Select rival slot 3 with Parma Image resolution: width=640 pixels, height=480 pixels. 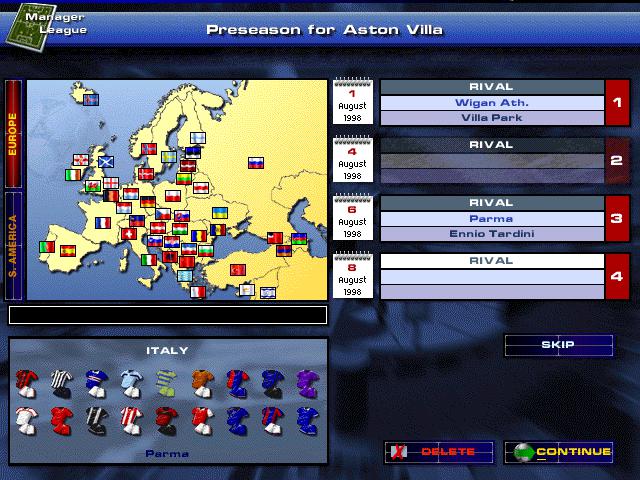pos(491,219)
